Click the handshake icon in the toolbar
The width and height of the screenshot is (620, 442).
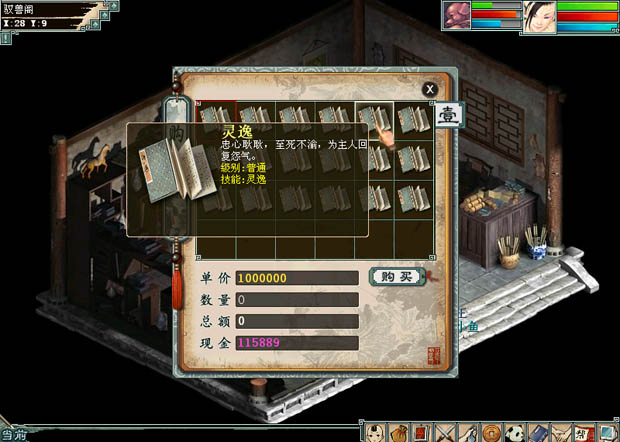click(x=559, y=432)
